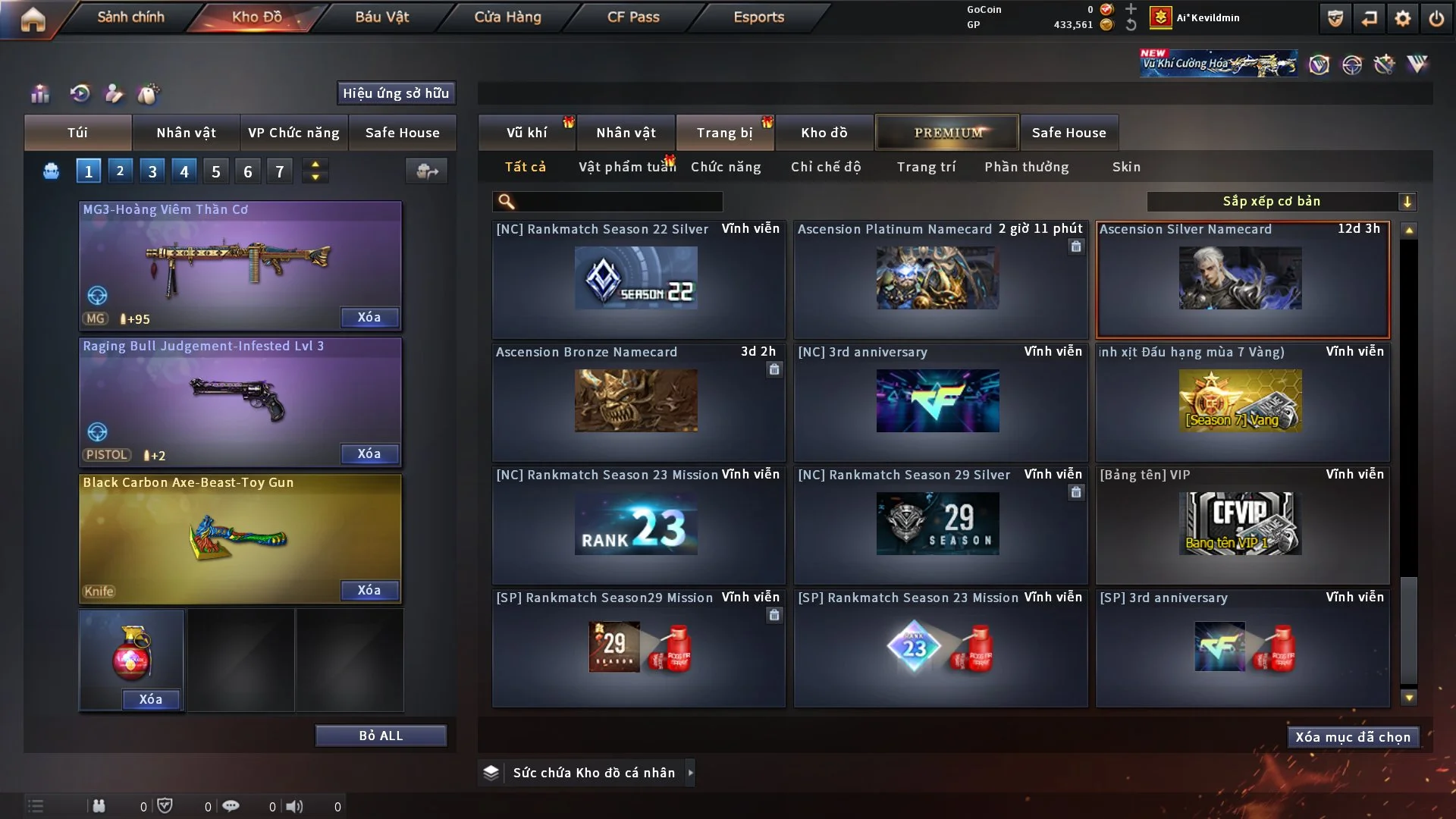Screen dimensions: 1456x819
Task: Choose the [NC] 3rd anniversary namecard
Action: (x=940, y=401)
